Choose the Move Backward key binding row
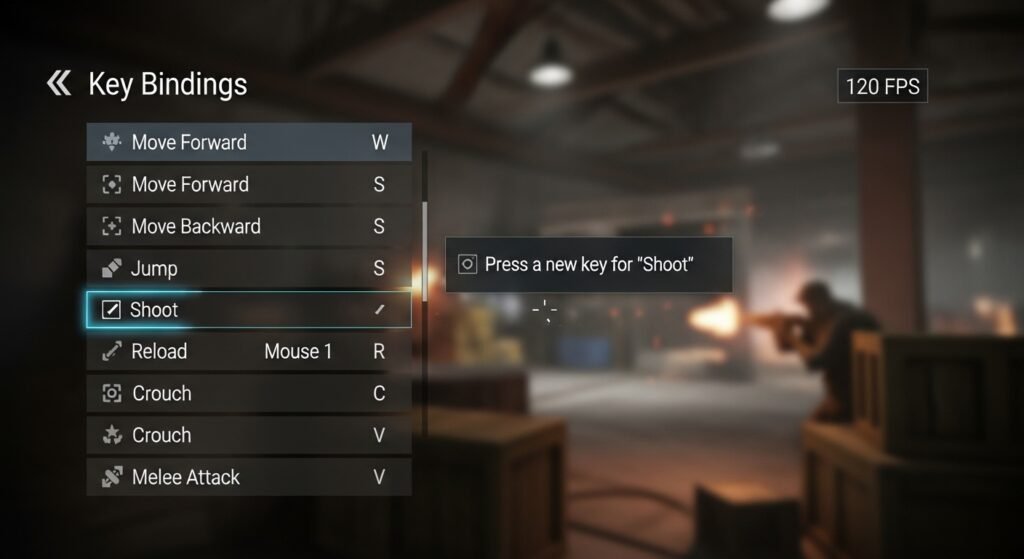Screen dimensions: 1024x559 coord(248,226)
